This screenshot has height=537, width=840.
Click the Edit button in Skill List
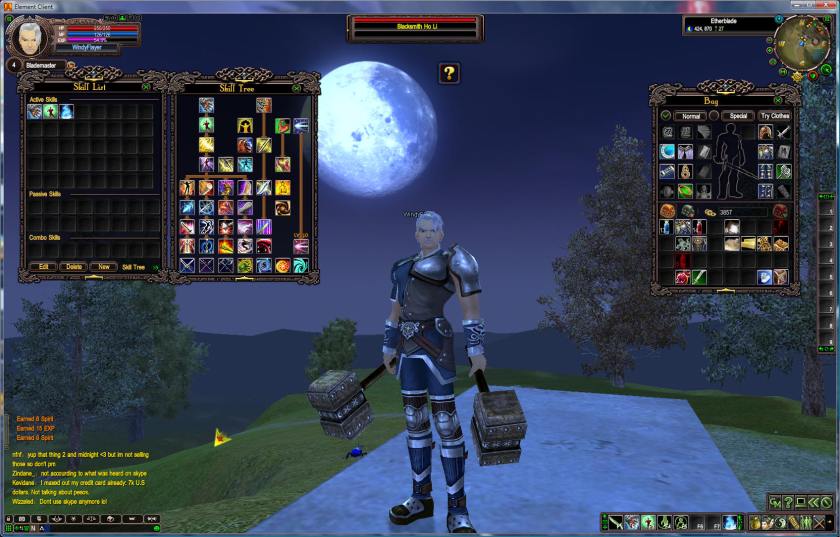pyautogui.click(x=43, y=267)
